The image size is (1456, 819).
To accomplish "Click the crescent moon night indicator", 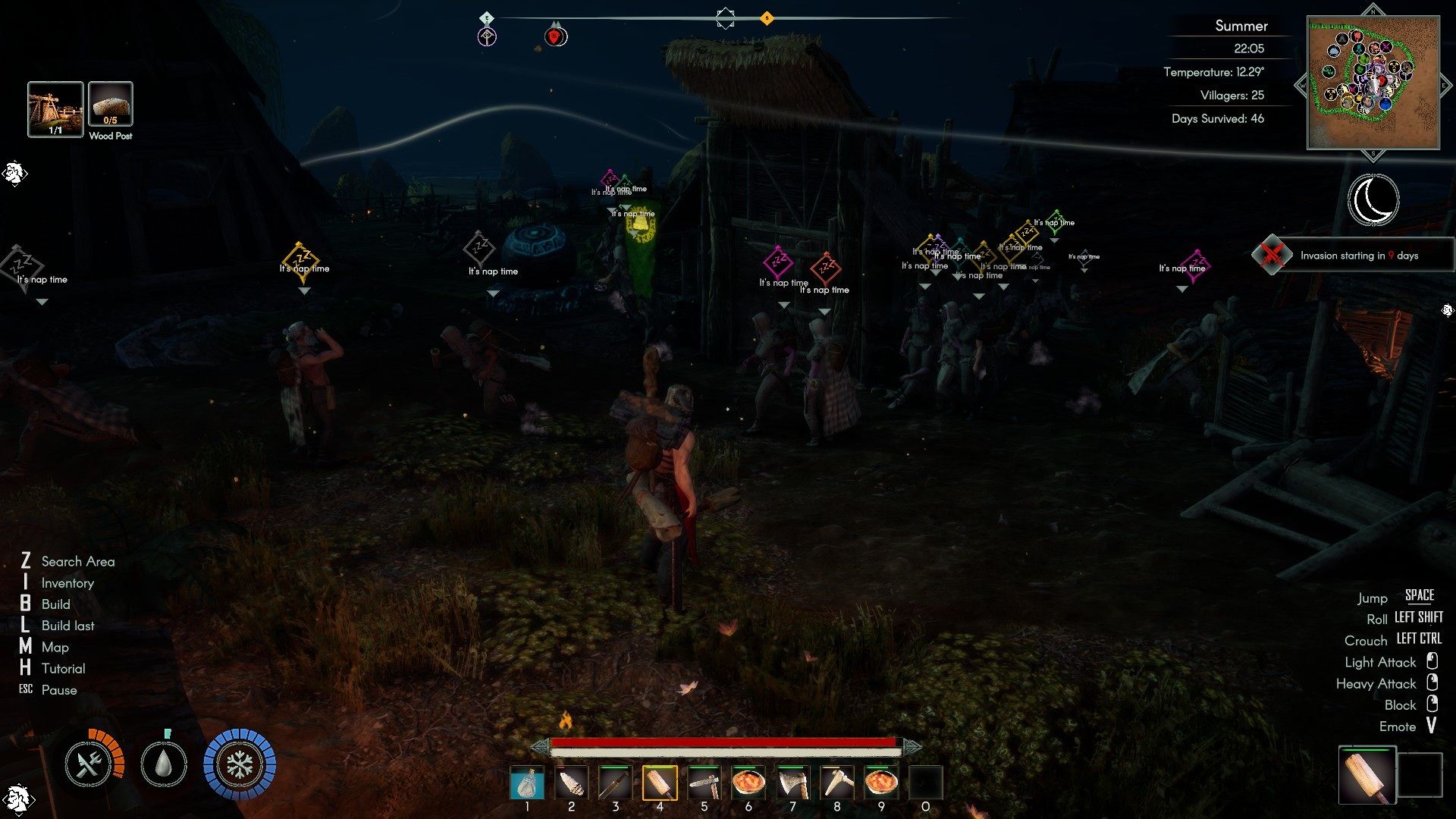I will point(1373,199).
